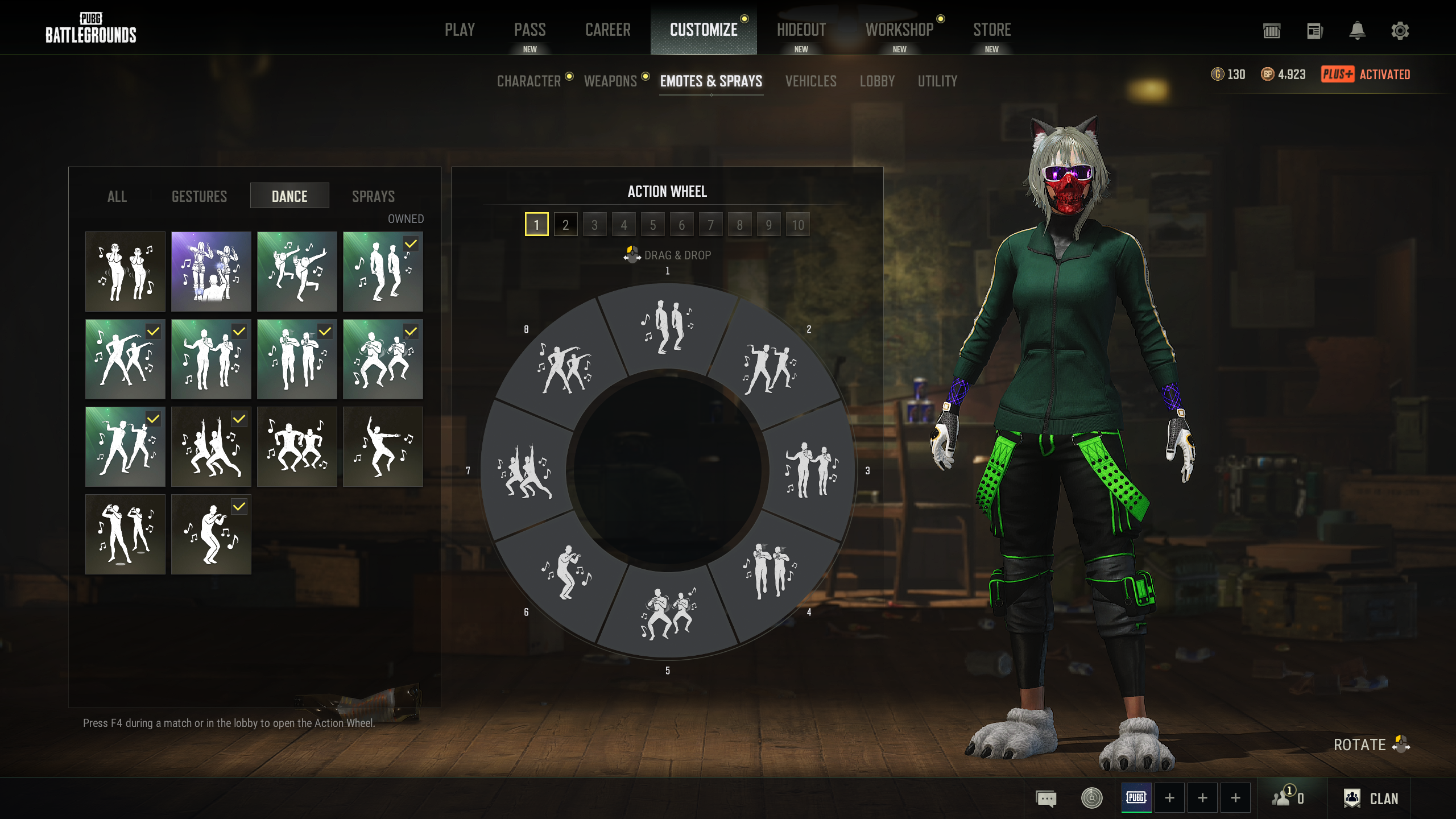Open the chat speech bubble
This screenshot has width=1456, height=819.
point(1046,799)
